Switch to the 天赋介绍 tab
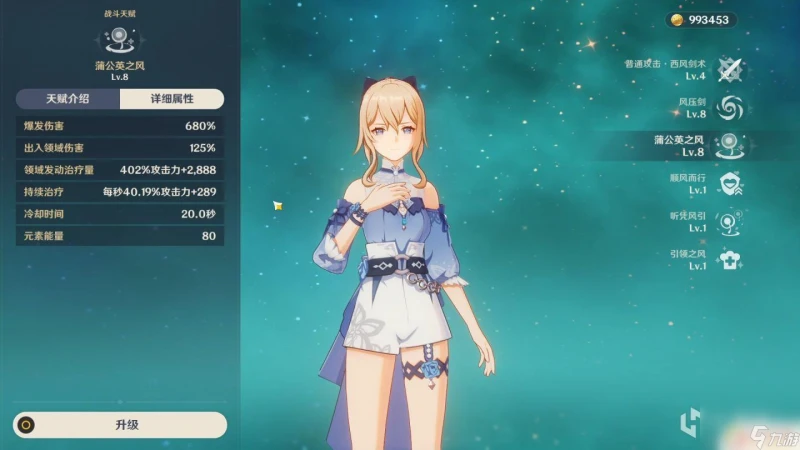 [x=67, y=99]
